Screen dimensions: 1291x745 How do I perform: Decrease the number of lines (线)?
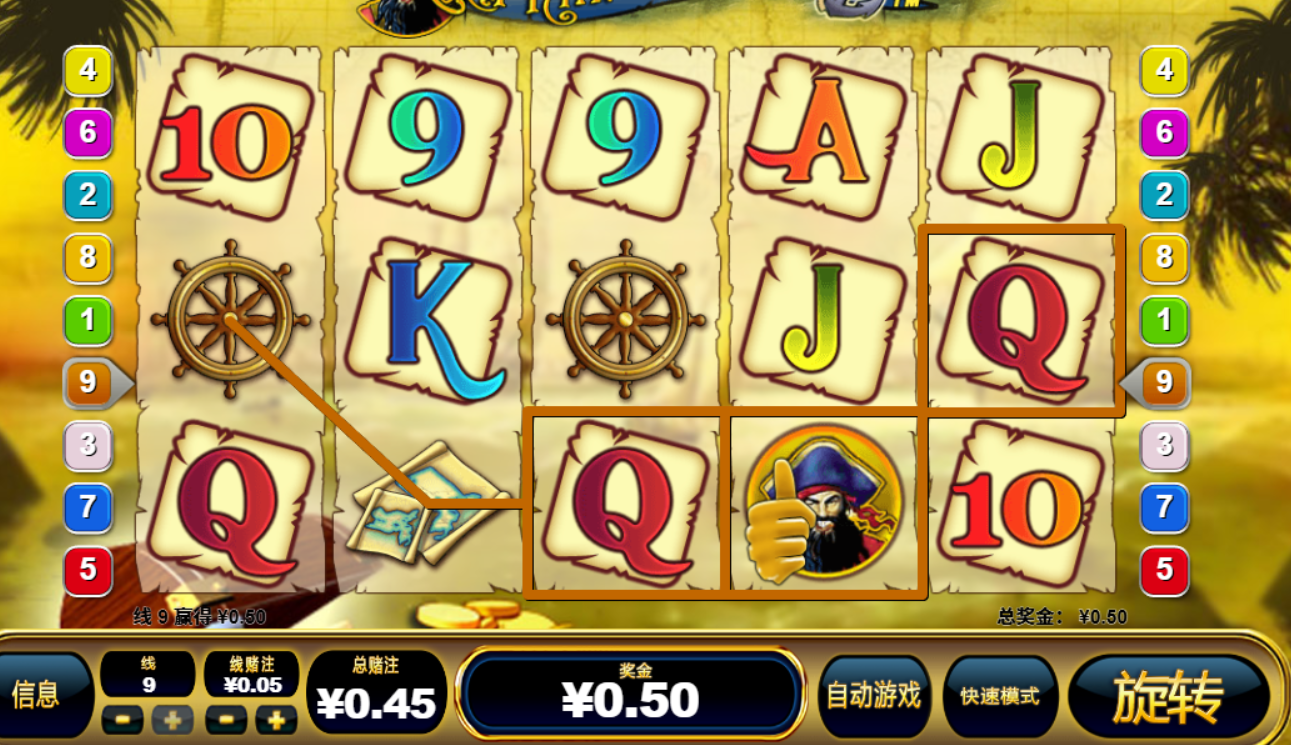click(x=122, y=719)
